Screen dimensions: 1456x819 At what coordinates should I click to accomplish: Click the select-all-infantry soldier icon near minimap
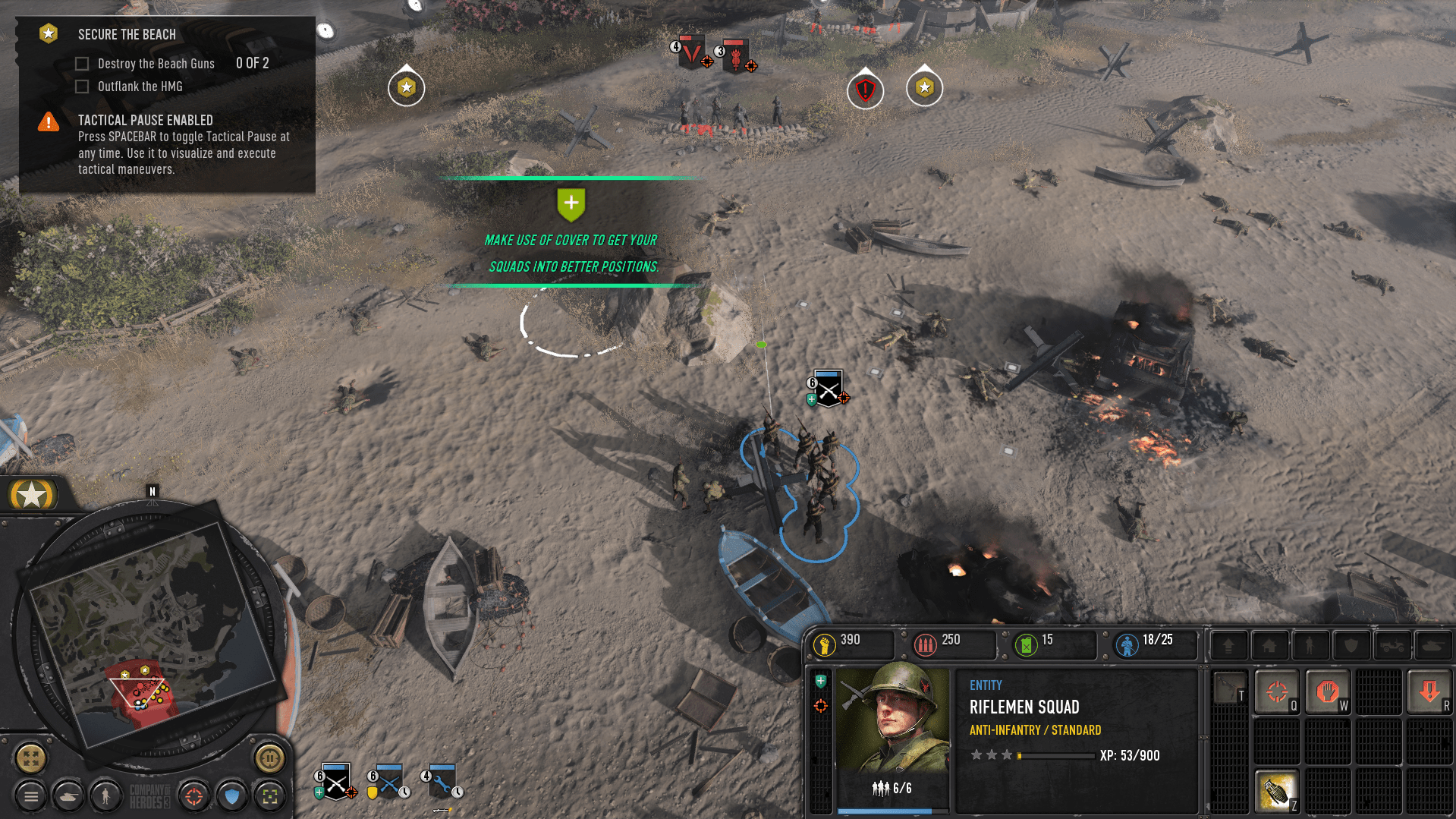click(x=106, y=796)
